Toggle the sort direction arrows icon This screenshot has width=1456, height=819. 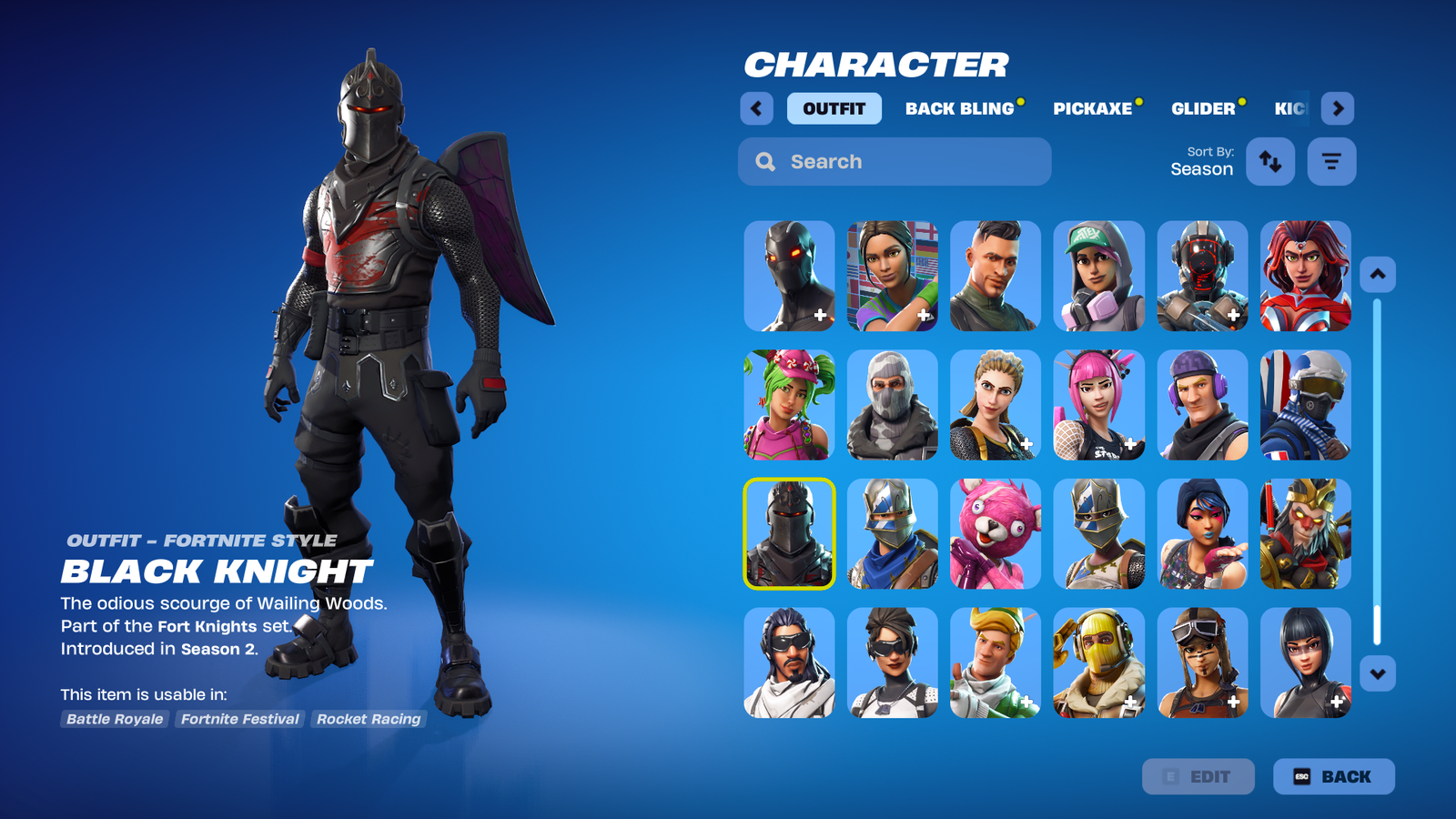[1270, 161]
